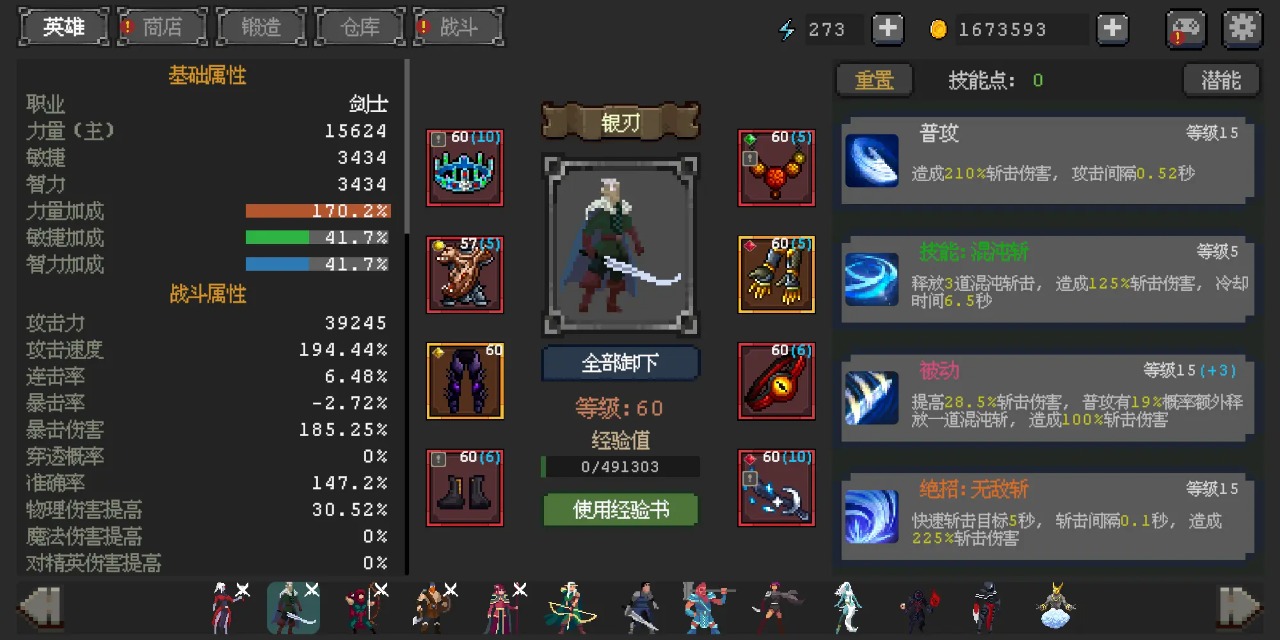Select the equipped purple leggings slot
The image size is (1280, 640).
465,381
